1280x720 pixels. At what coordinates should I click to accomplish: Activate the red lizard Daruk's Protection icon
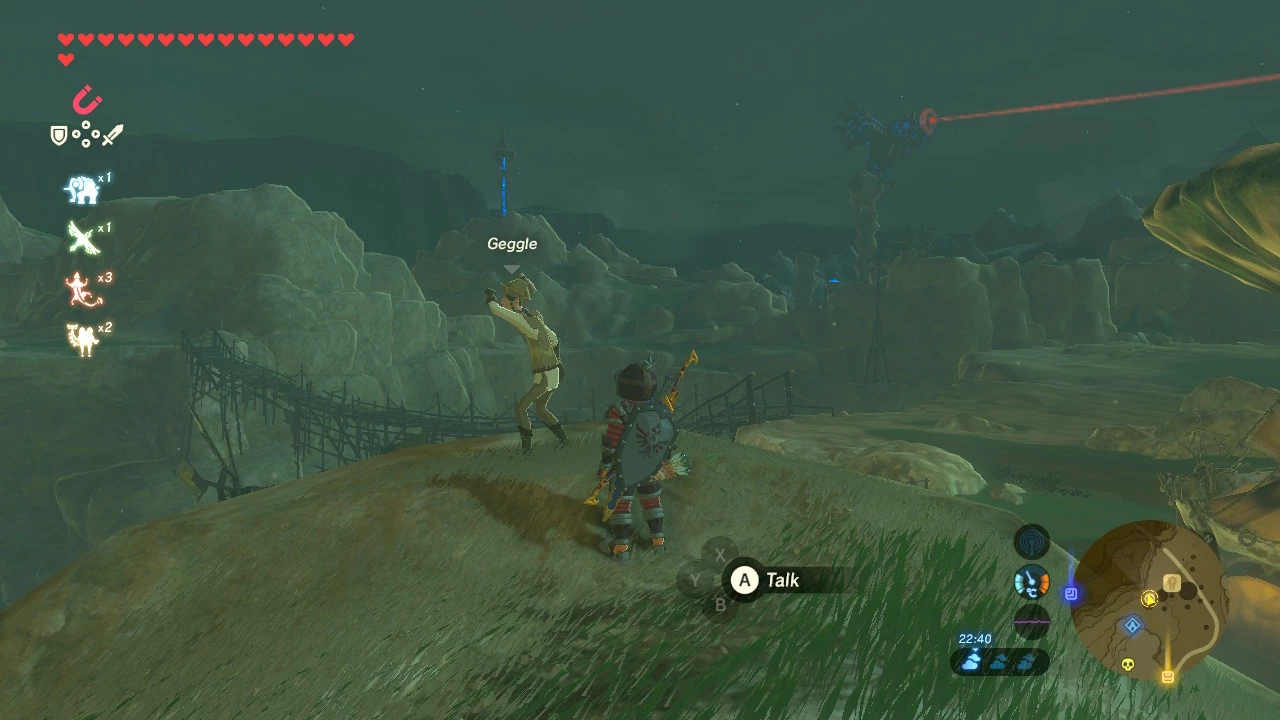[x=80, y=289]
